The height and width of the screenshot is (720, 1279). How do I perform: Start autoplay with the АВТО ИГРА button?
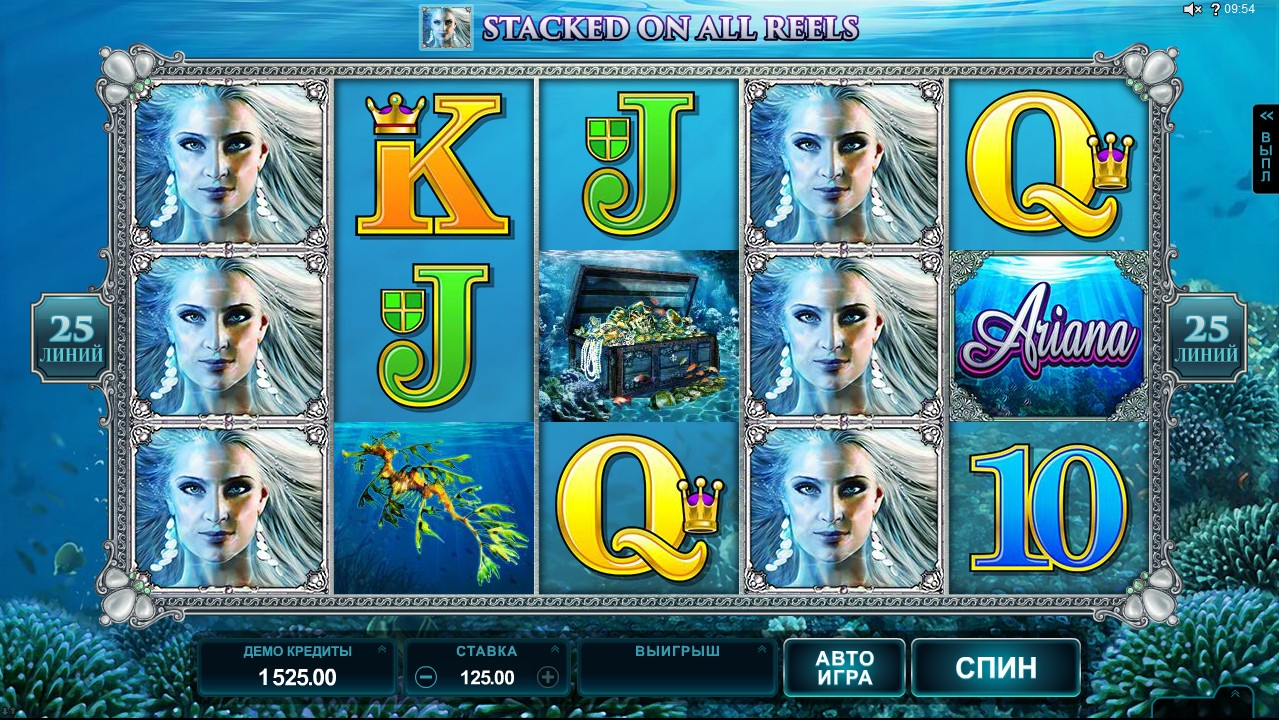pyautogui.click(x=844, y=668)
